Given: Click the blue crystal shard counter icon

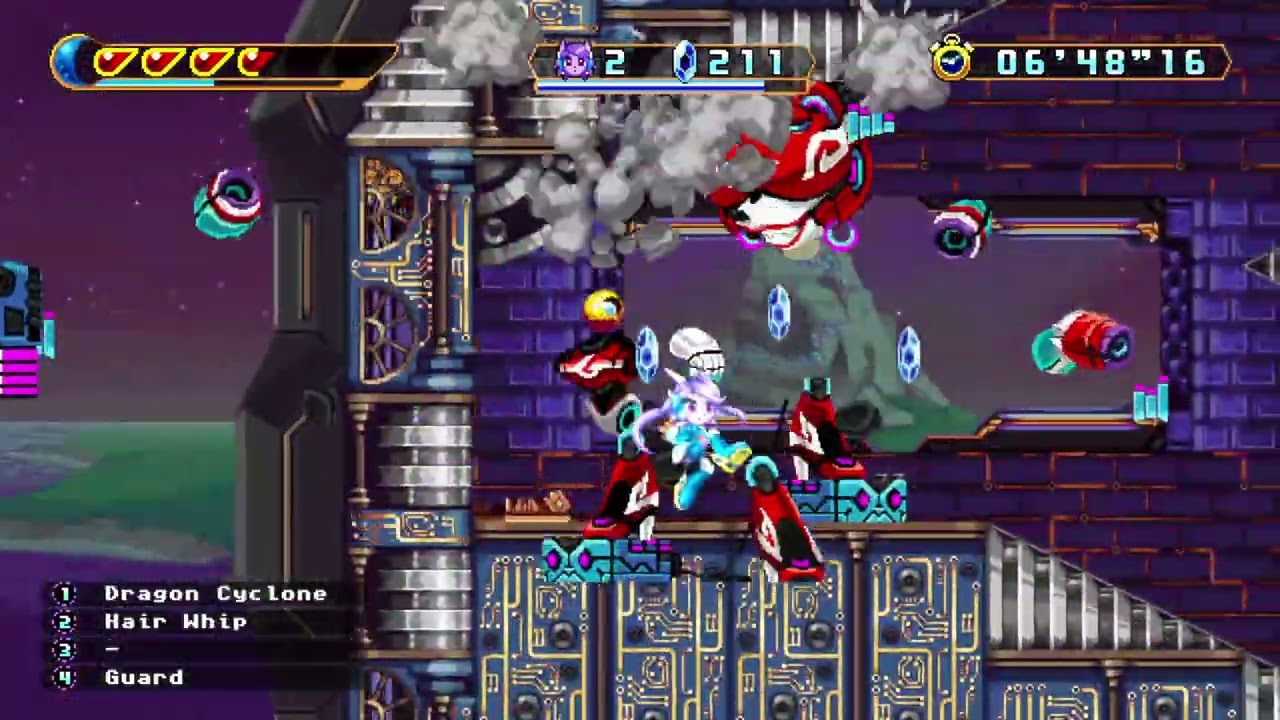Looking at the screenshot, I should (685, 63).
